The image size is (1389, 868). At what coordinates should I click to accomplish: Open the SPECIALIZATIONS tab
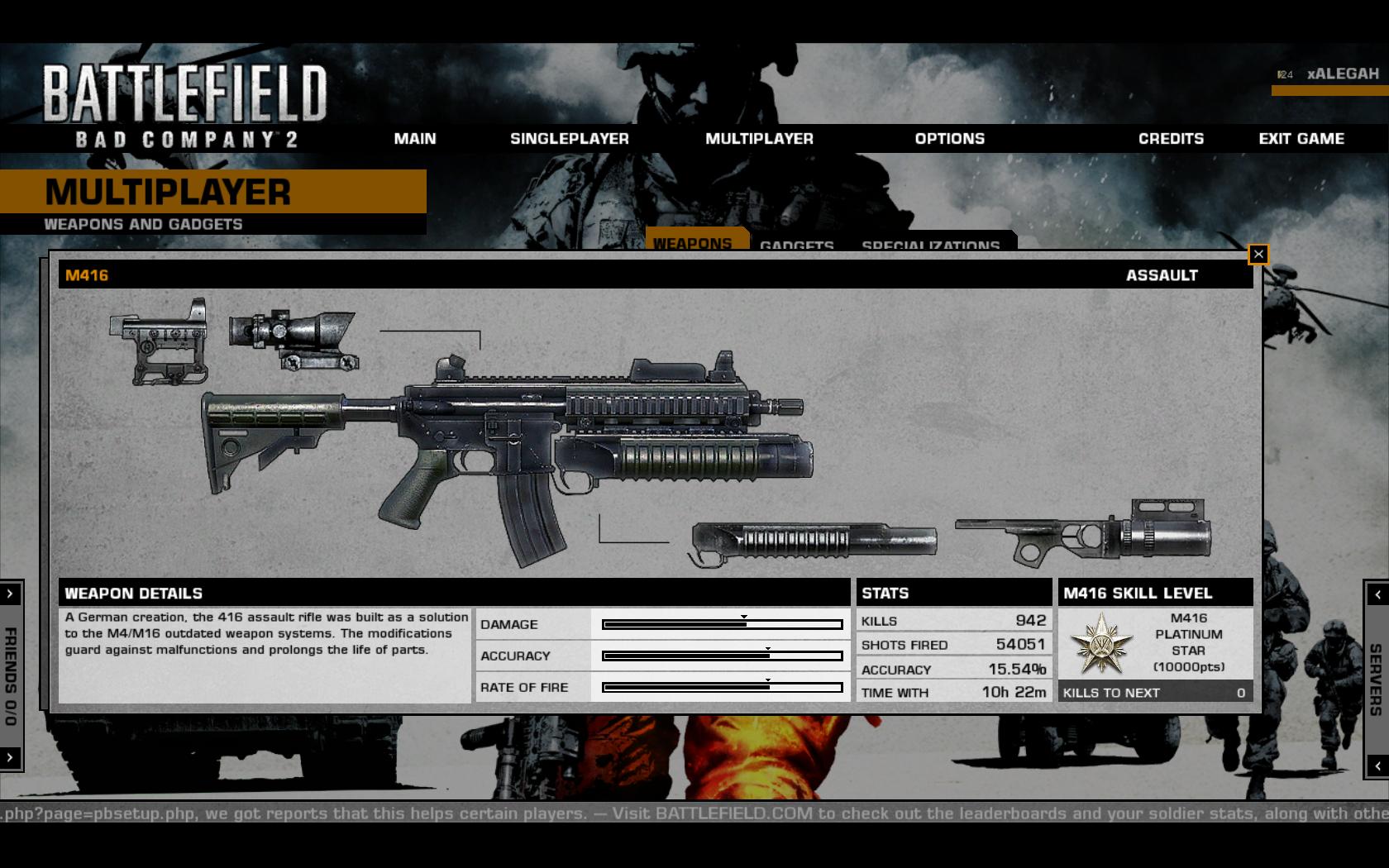coord(930,245)
